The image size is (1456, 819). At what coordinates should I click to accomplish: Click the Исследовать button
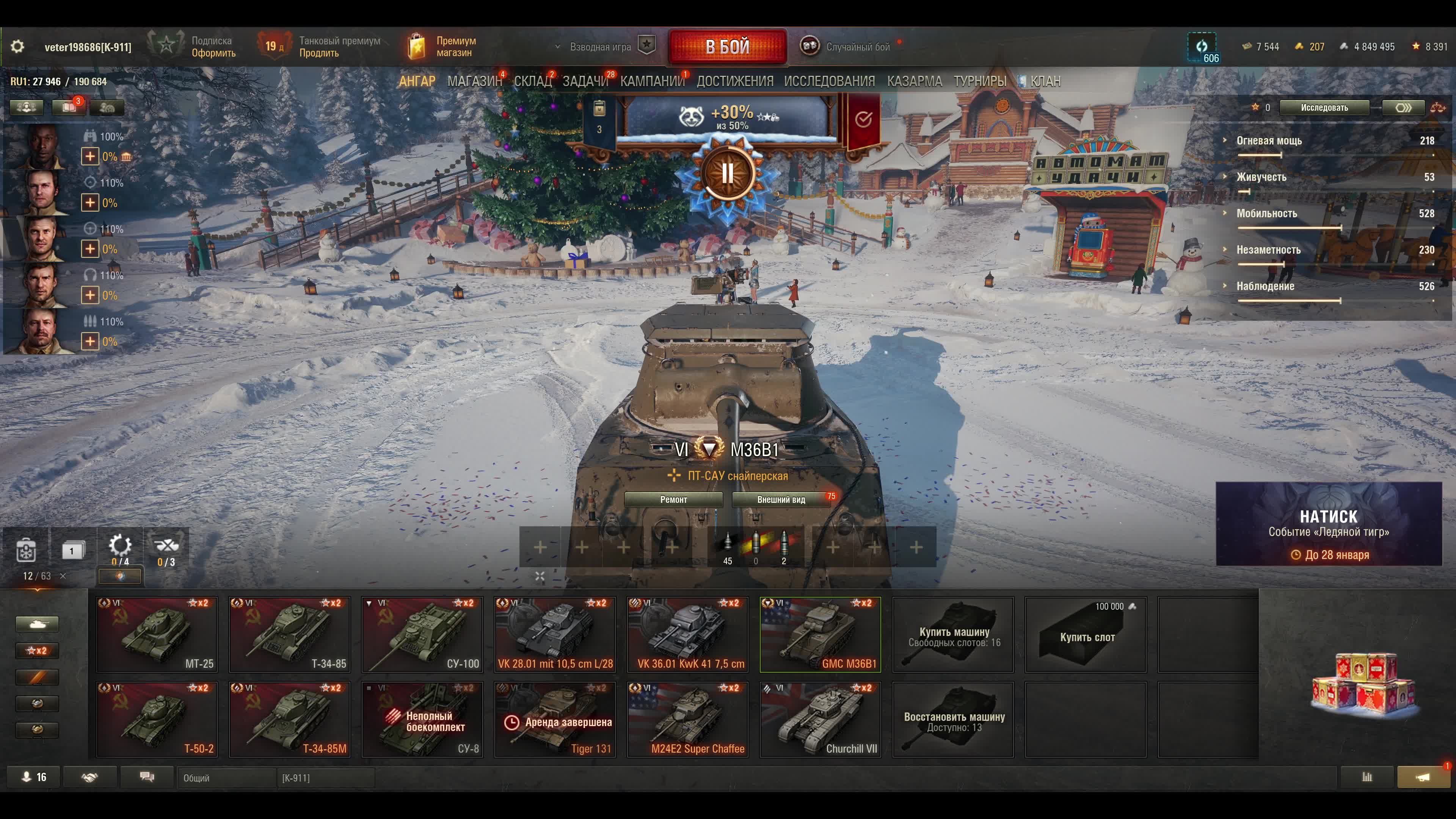pyautogui.click(x=1324, y=108)
